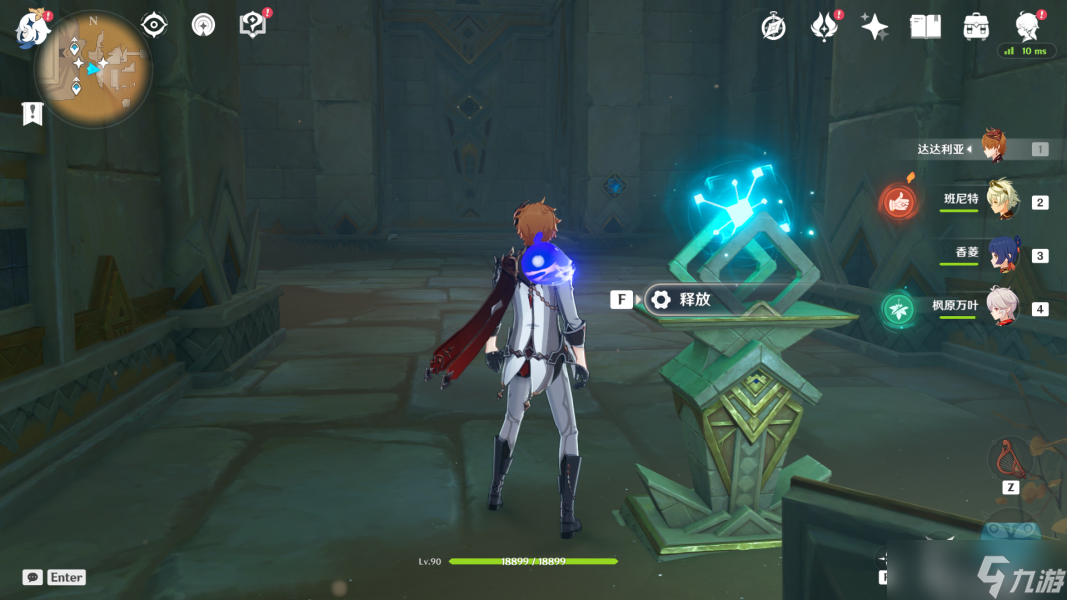Open the circular minimap
Viewport: 1067px width, 600px height.
(93, 69)
